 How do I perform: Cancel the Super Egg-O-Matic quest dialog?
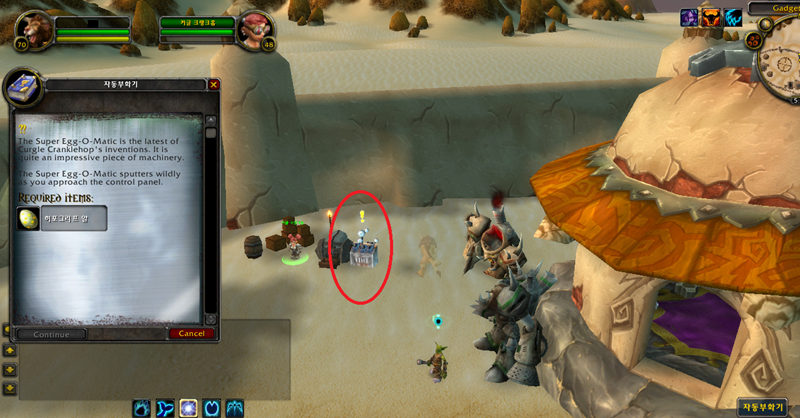[190, 334]
